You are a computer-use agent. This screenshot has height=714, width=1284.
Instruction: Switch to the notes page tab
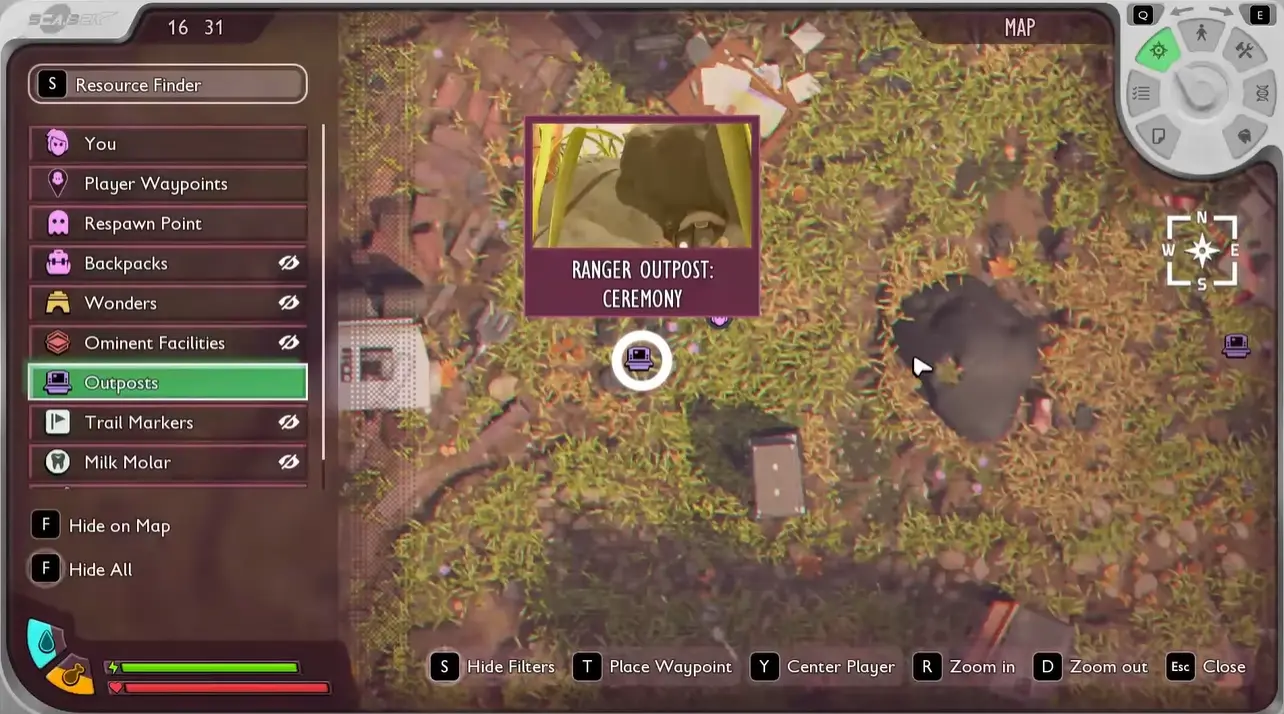[1159, 135]
